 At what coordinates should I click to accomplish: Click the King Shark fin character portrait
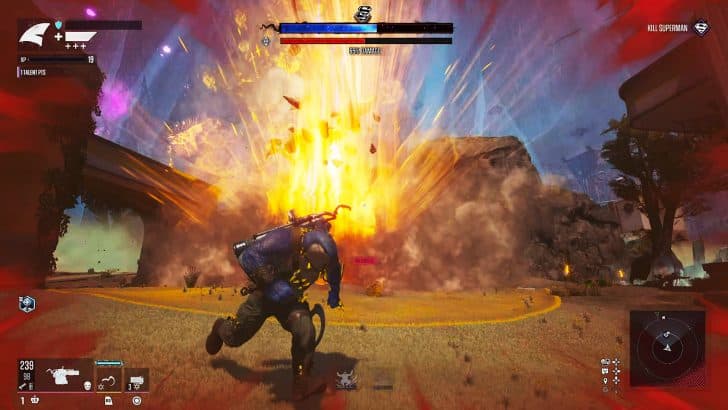[x=34, y=36]
